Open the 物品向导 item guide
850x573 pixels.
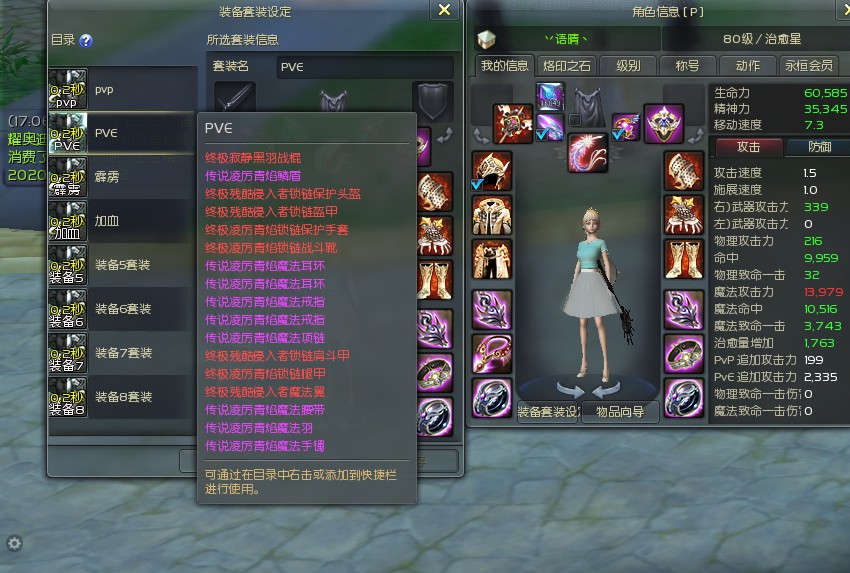tap(620, 411)
